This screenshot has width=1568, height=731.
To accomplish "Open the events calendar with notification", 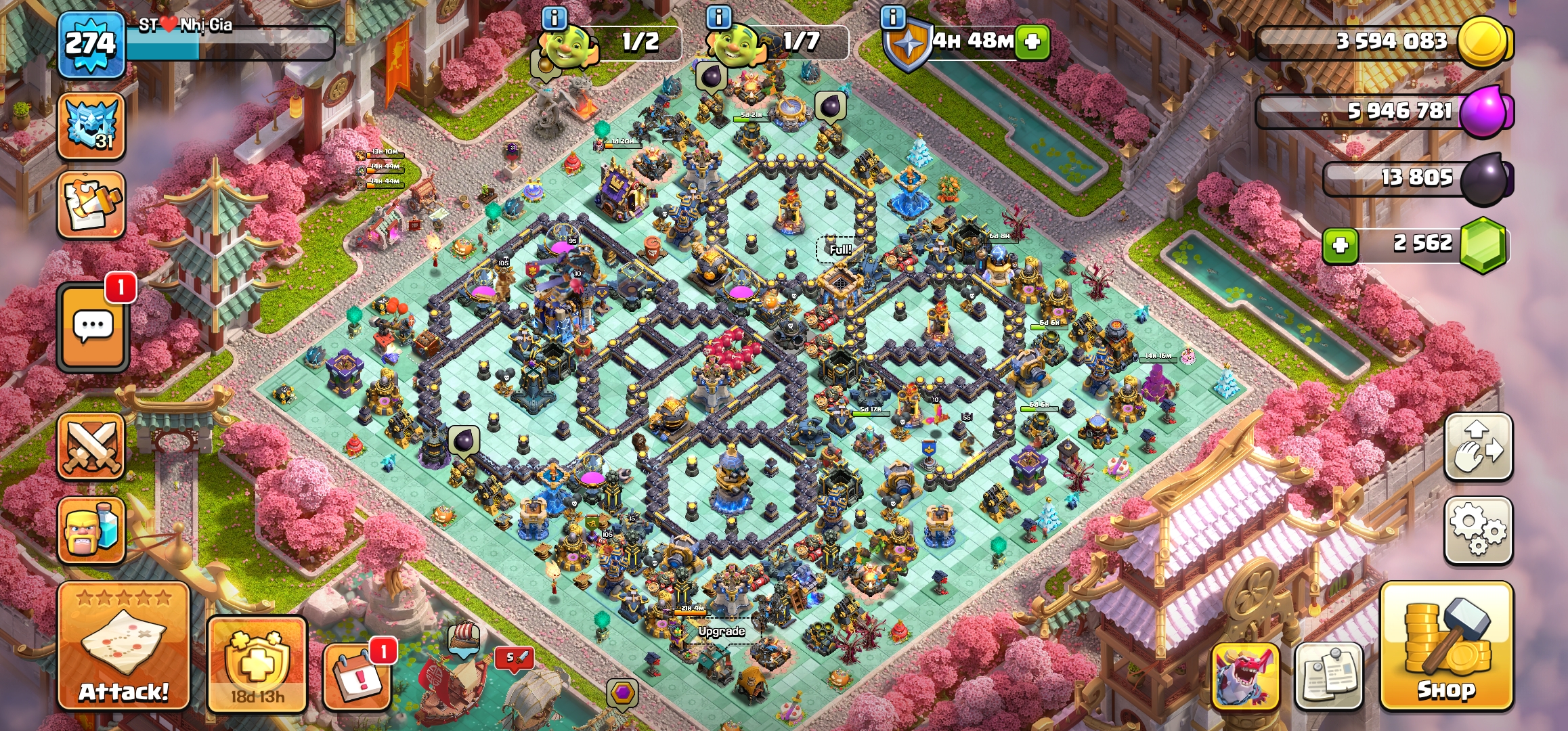I will pyautogui.click(x=357, y=675).
